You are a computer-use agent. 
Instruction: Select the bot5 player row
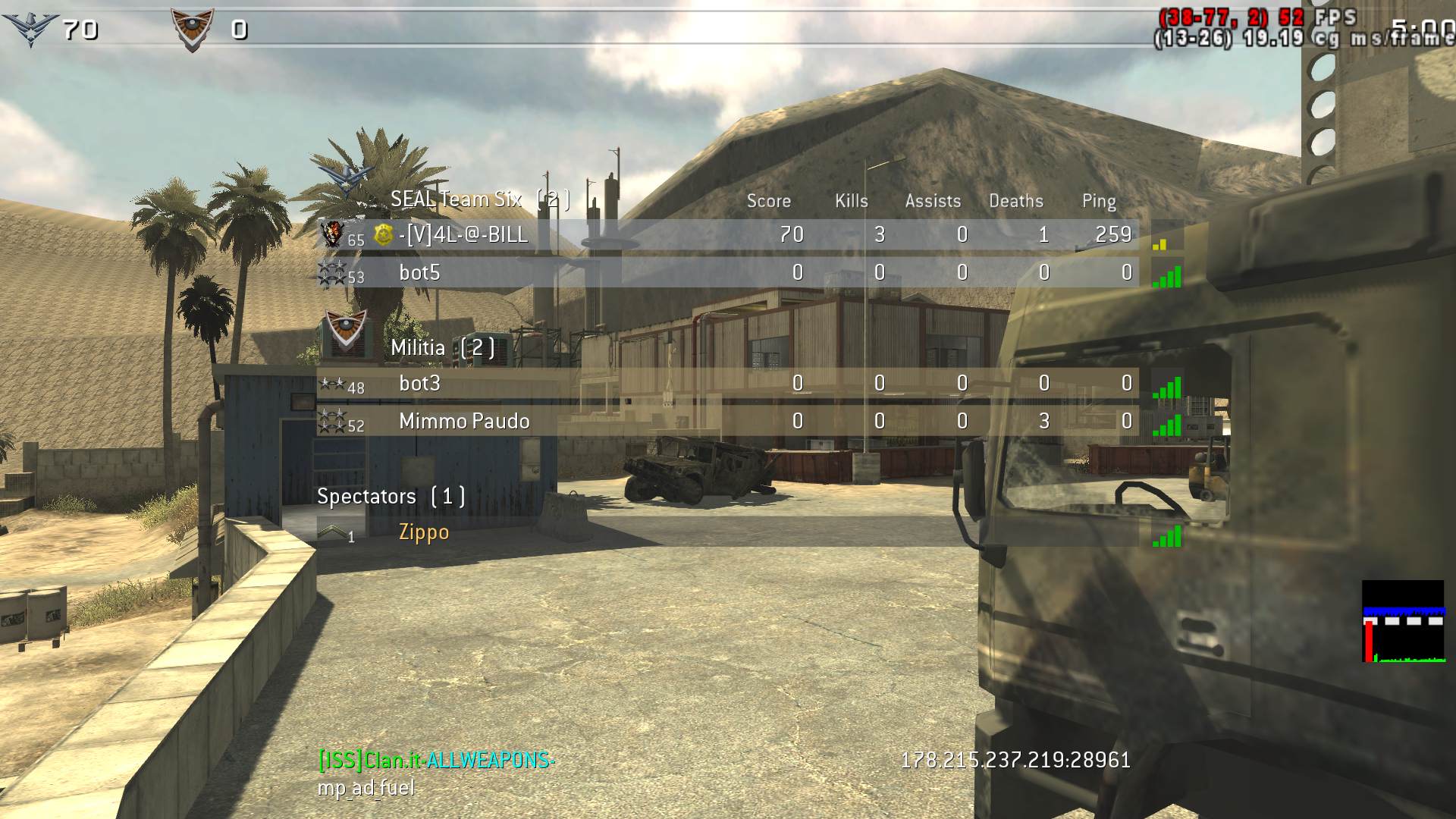click(x=419, y=273)
